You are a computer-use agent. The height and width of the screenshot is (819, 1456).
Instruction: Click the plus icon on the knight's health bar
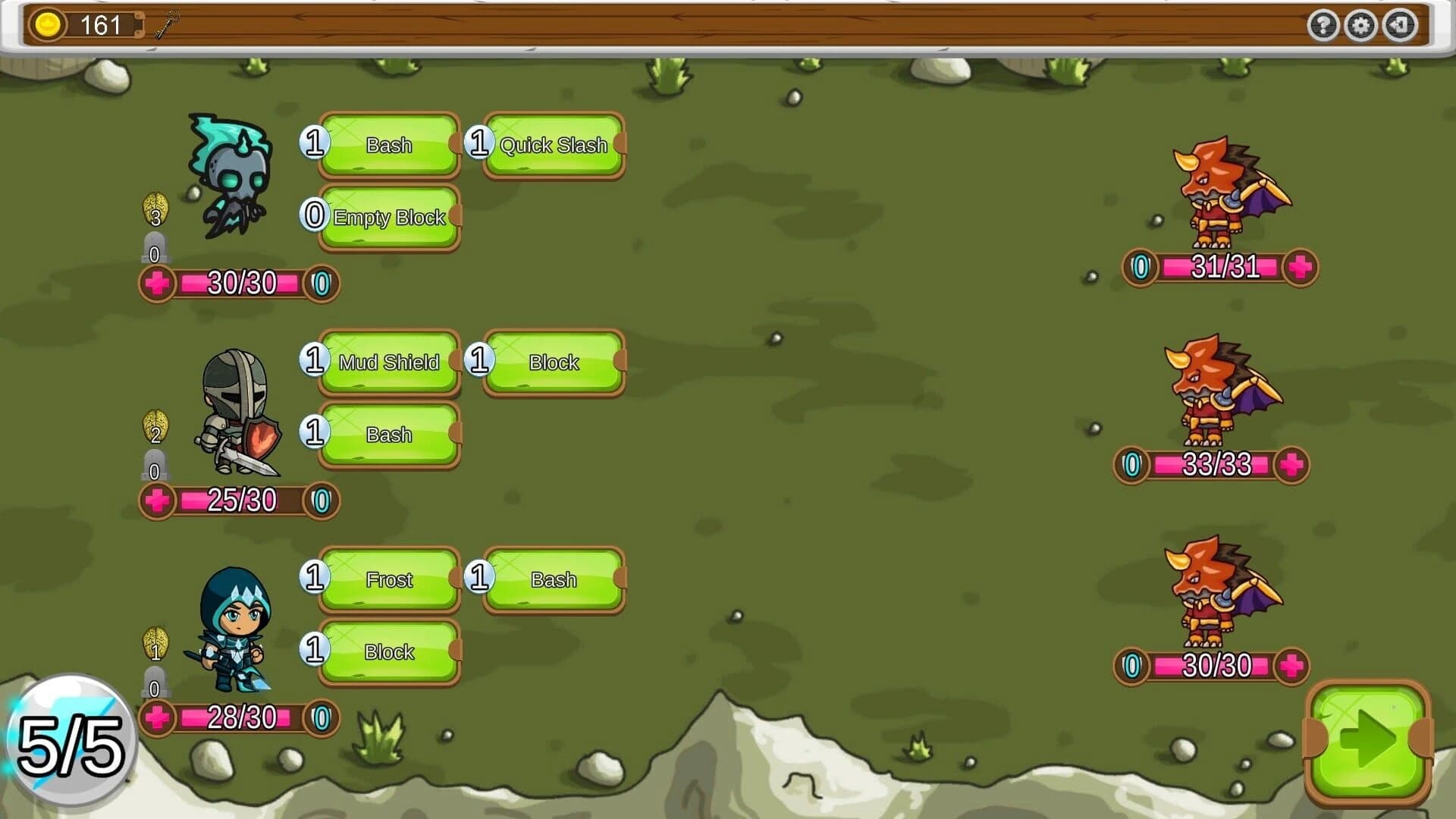[x=157, y=500]
